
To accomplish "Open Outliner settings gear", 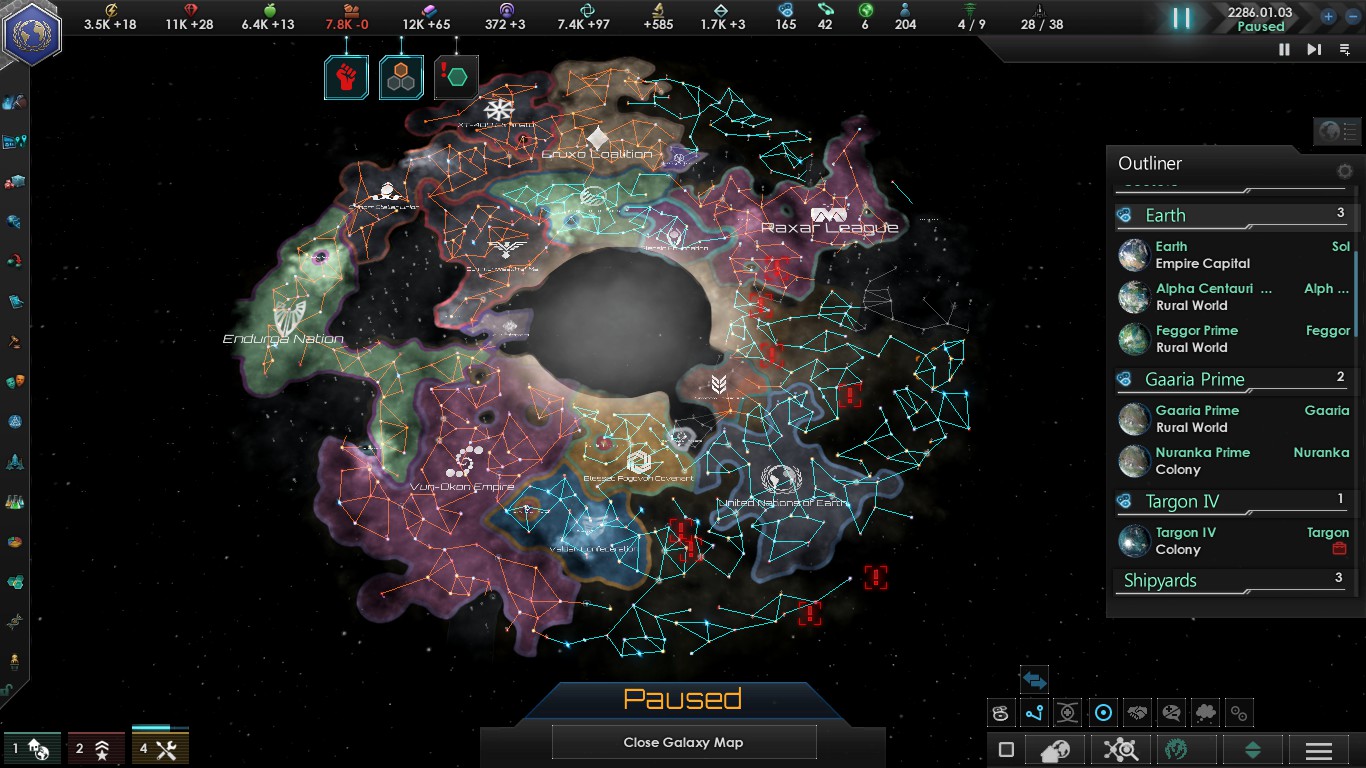I will click(x=1345, y=171).
